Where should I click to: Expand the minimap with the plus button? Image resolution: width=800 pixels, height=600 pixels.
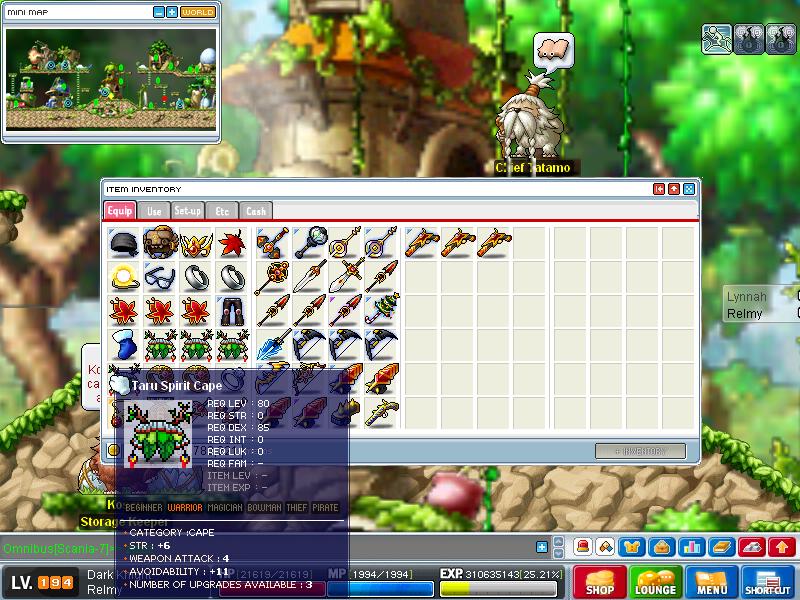point(172,12)
